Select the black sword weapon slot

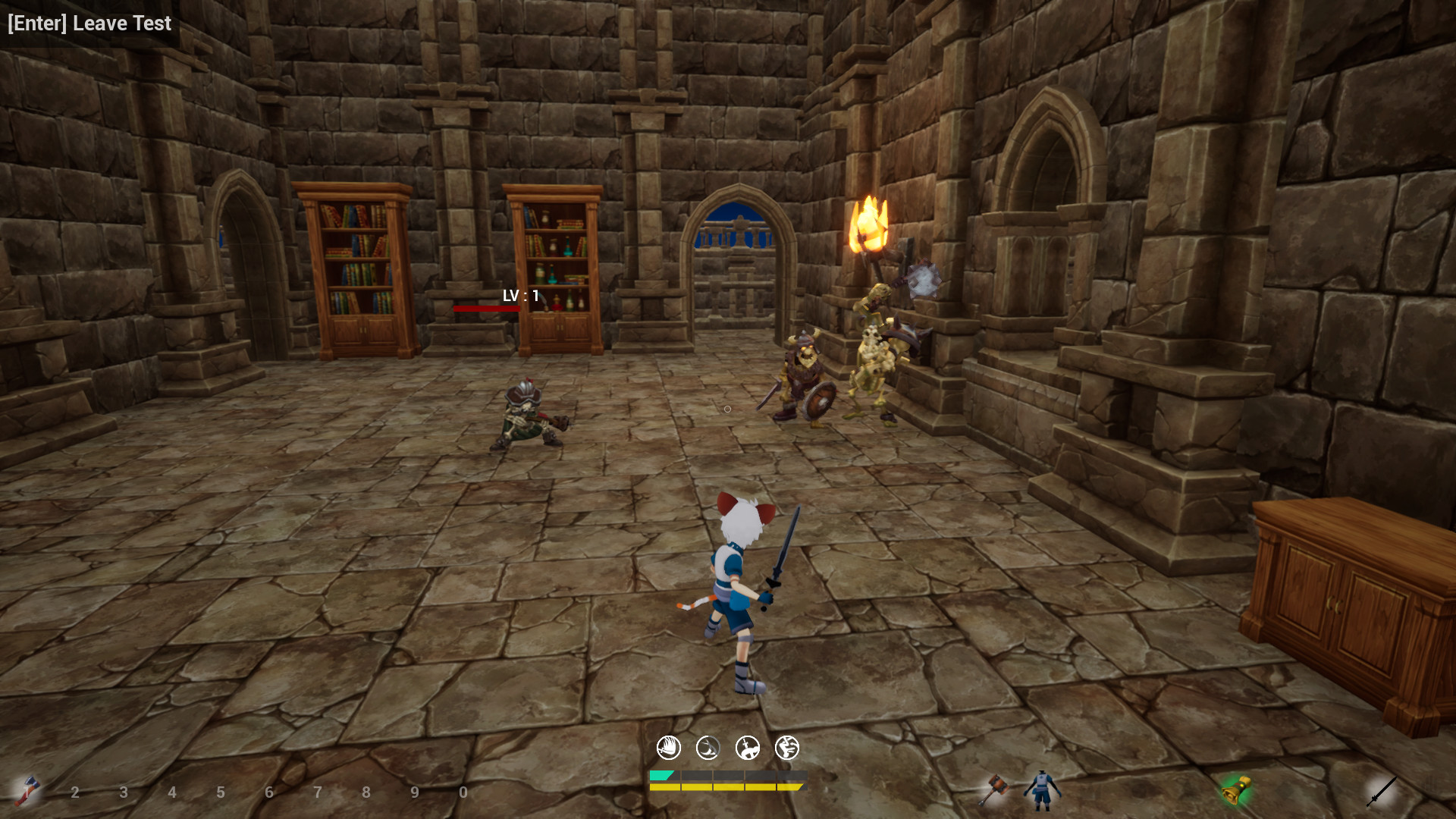coord(1381,790)
